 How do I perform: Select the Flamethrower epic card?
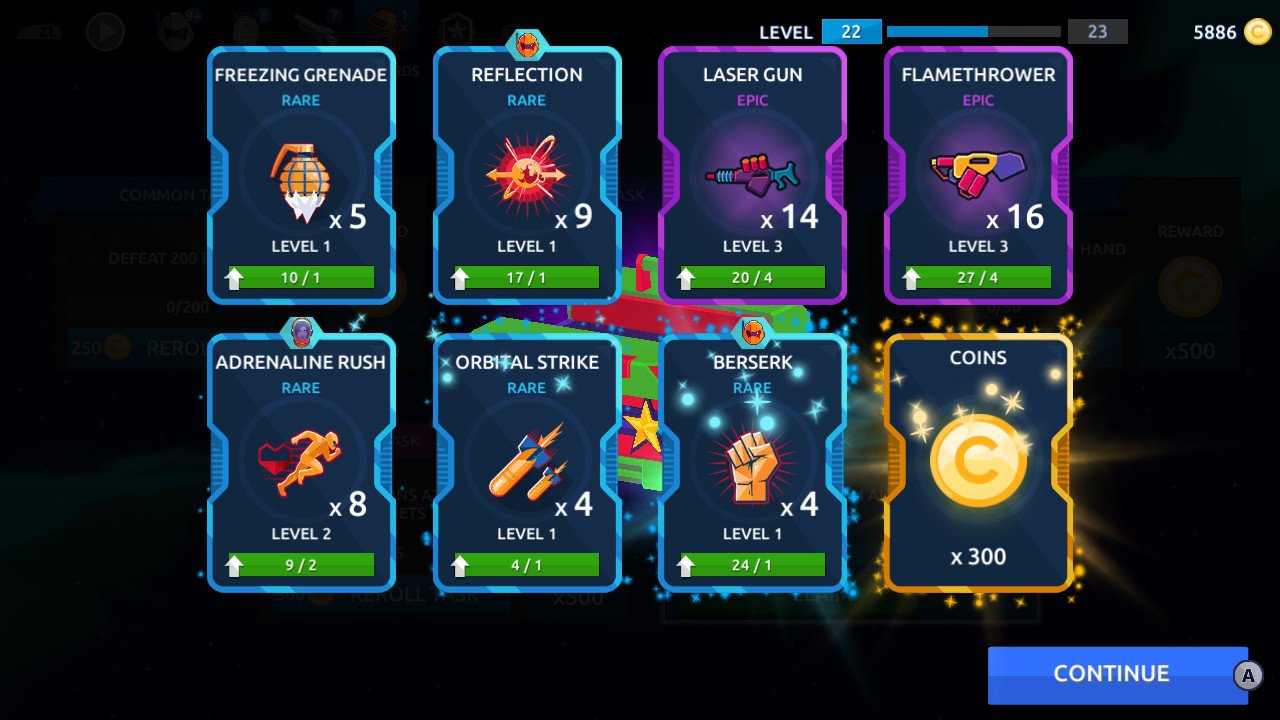(x=978, y=175)
